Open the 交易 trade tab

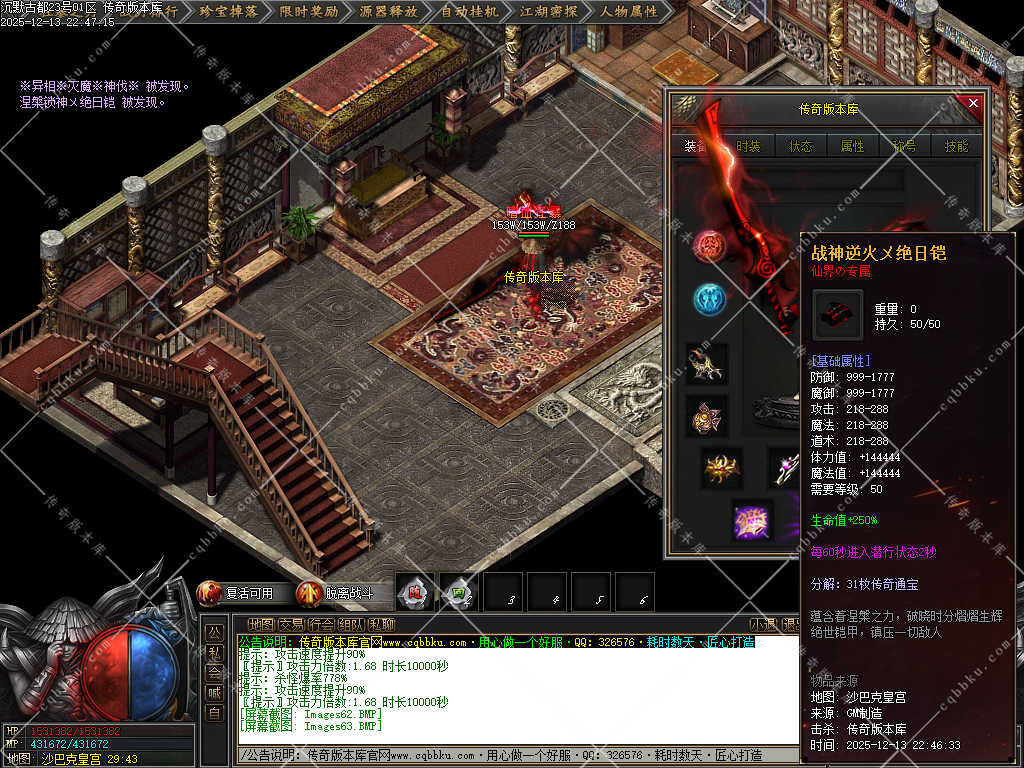292,624
